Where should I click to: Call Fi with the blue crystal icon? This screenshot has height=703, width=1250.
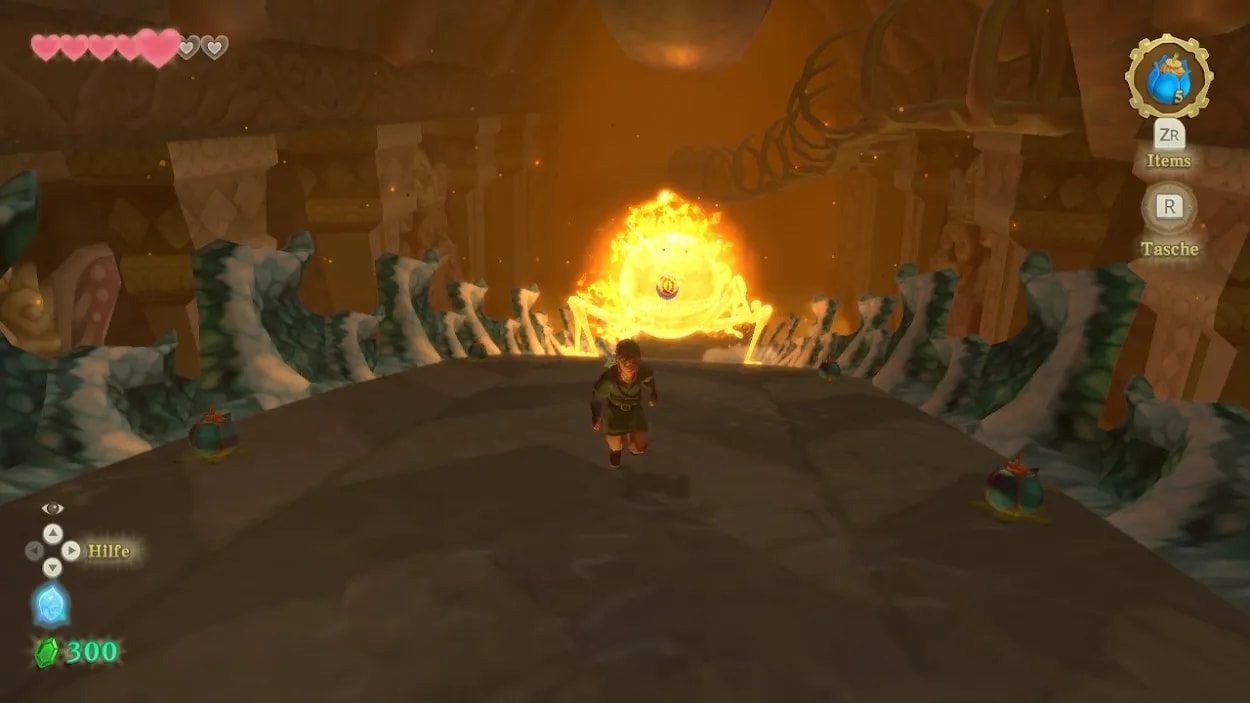point(51,605)
